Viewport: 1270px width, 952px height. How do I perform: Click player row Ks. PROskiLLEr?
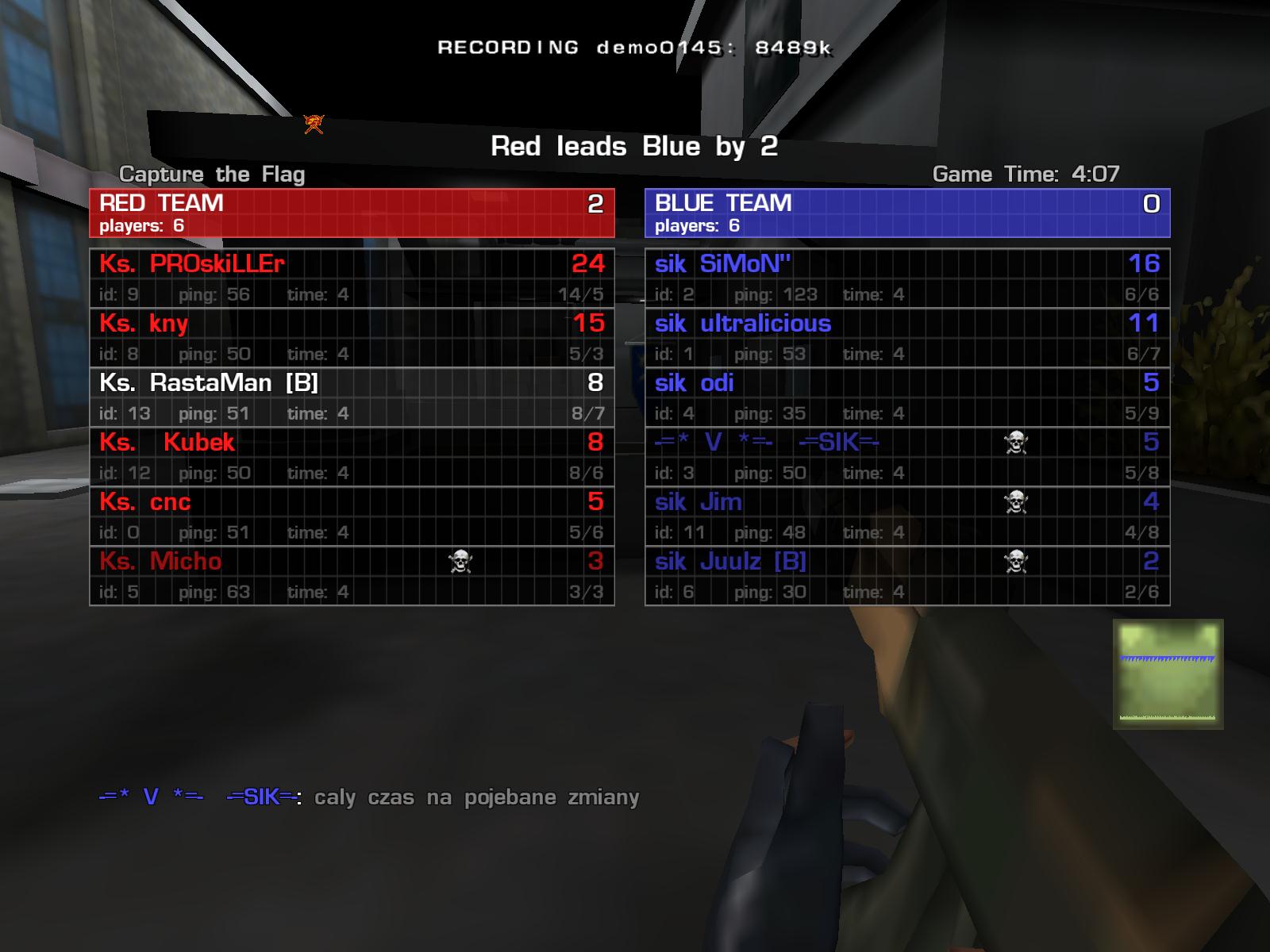(352, 278)
